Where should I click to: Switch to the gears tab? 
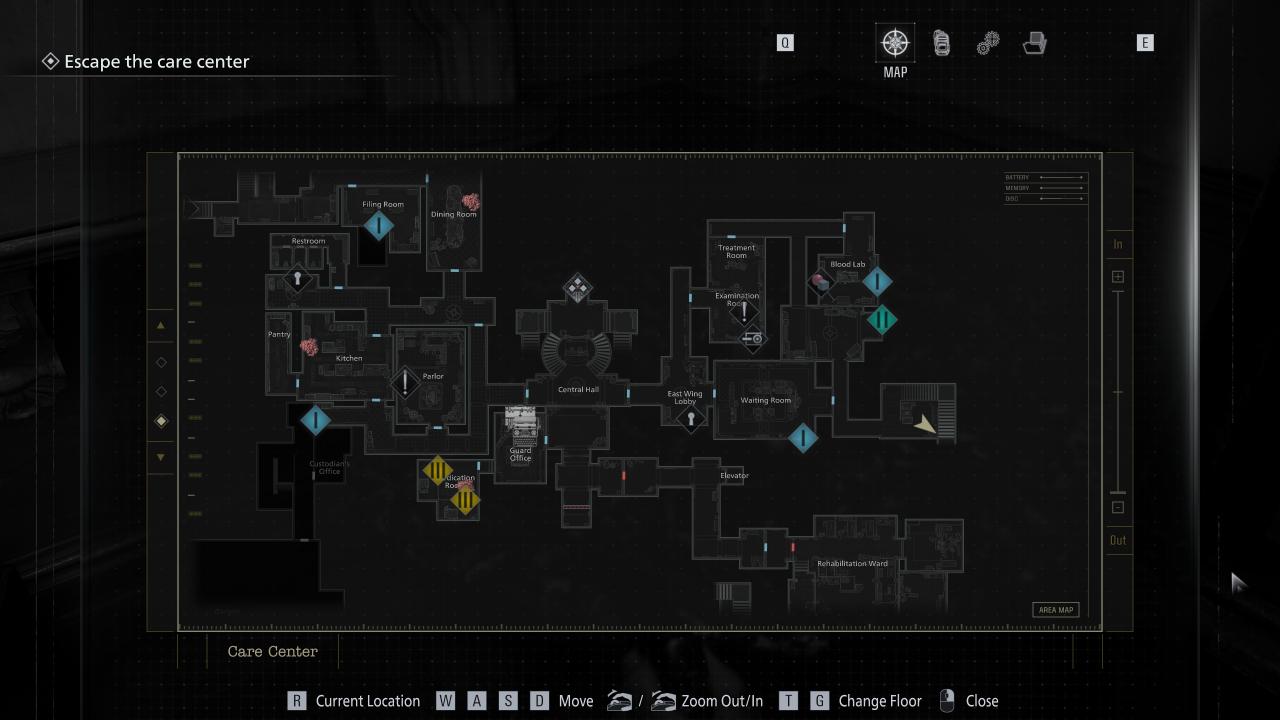pos(988,43)
